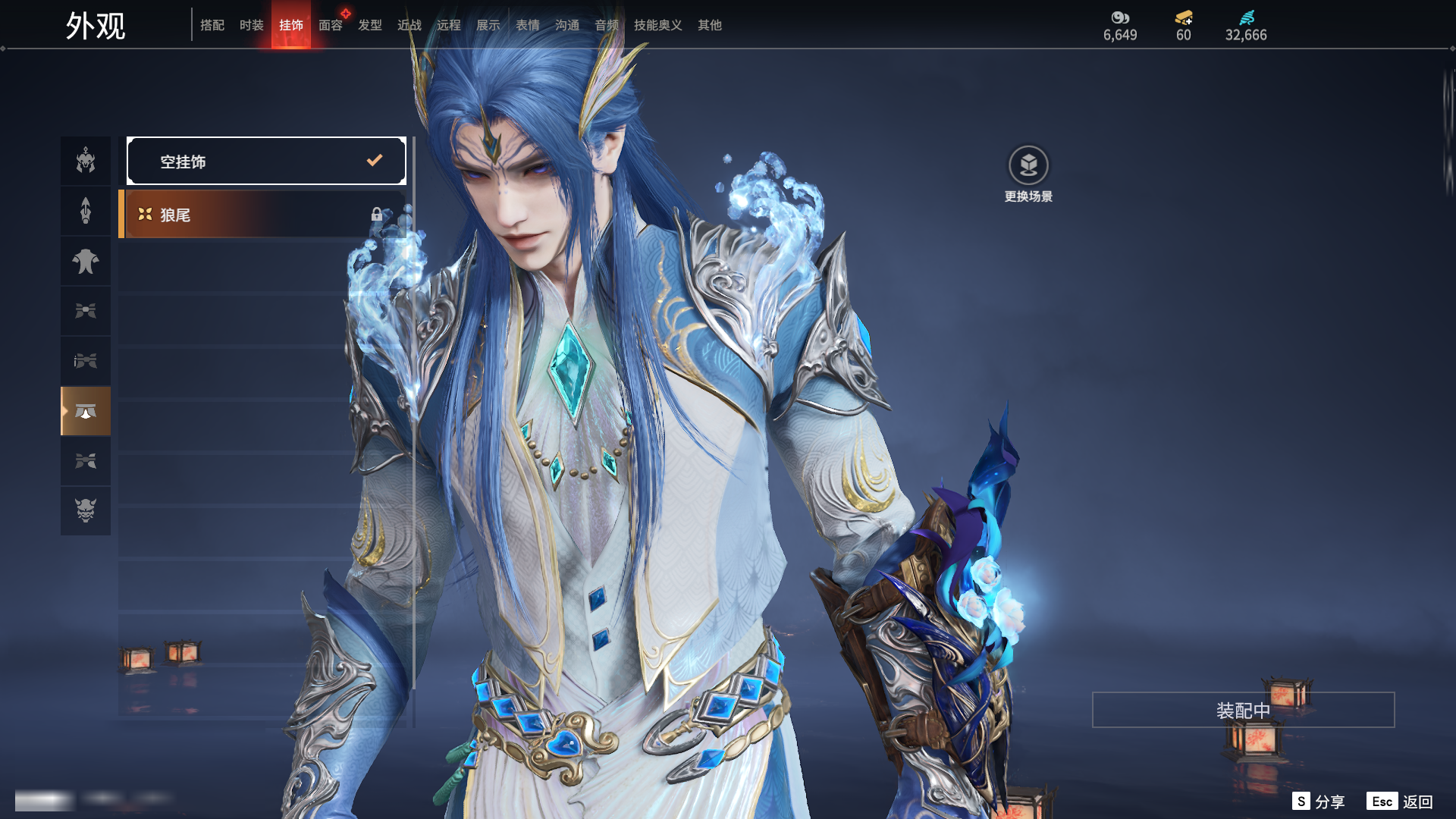
Task: Switch to the 搭配 tab
Action: 212,25
